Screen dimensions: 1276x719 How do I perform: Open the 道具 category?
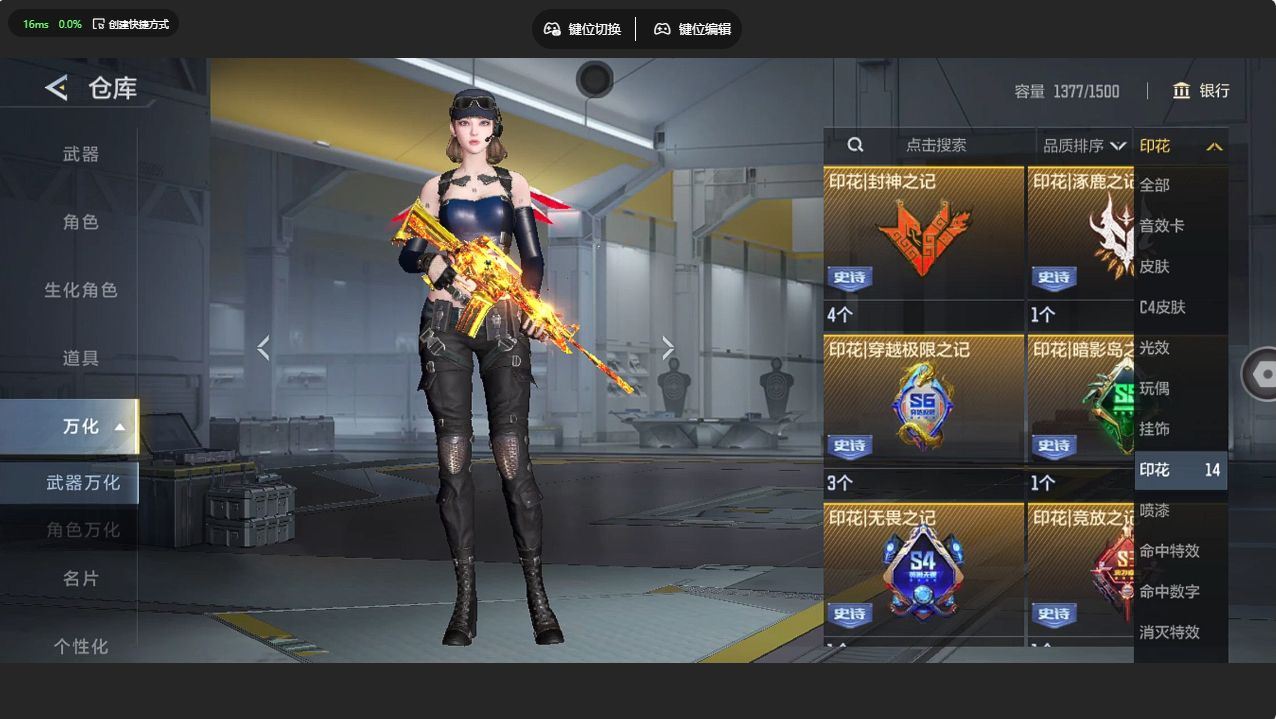click(x=81, y=358)
